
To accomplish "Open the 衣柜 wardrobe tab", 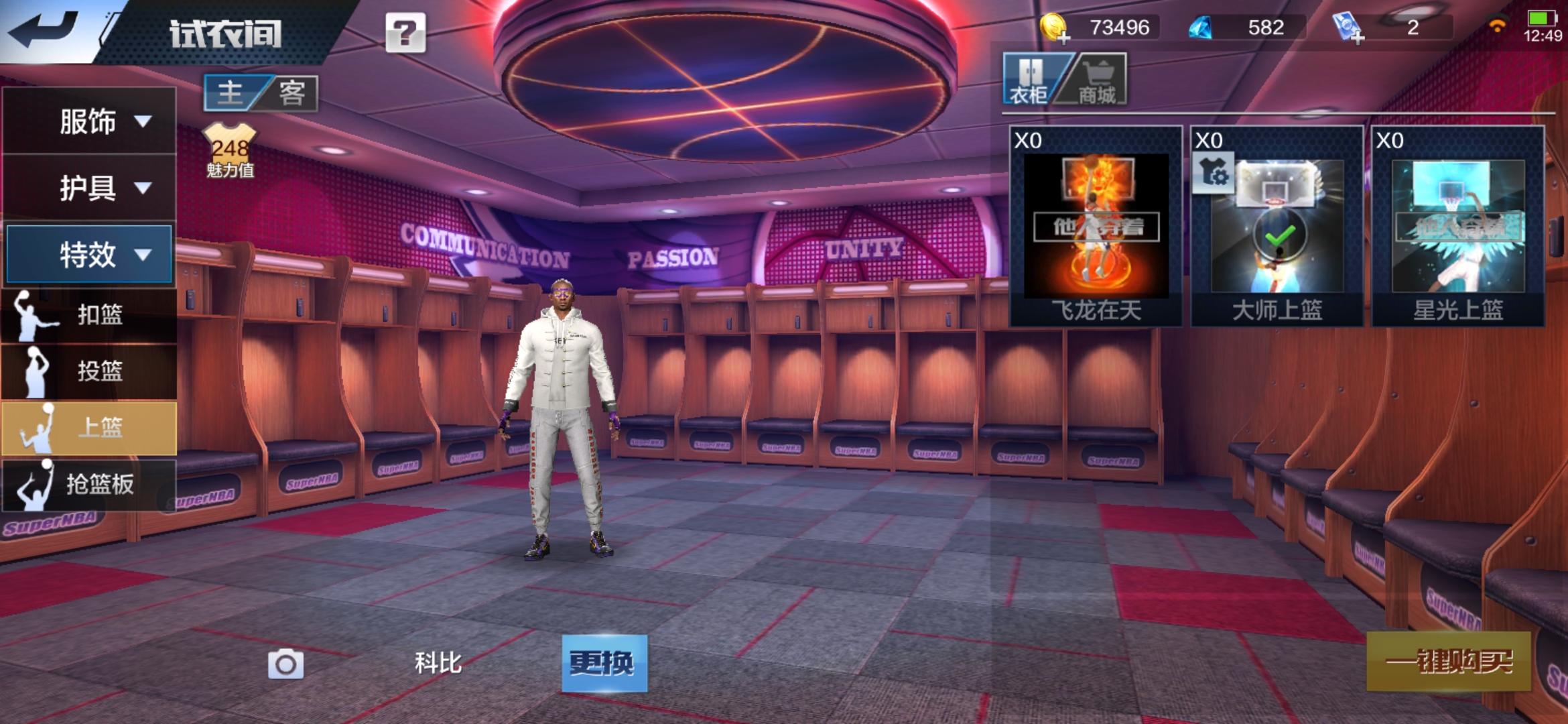I will coord(1029,80).
